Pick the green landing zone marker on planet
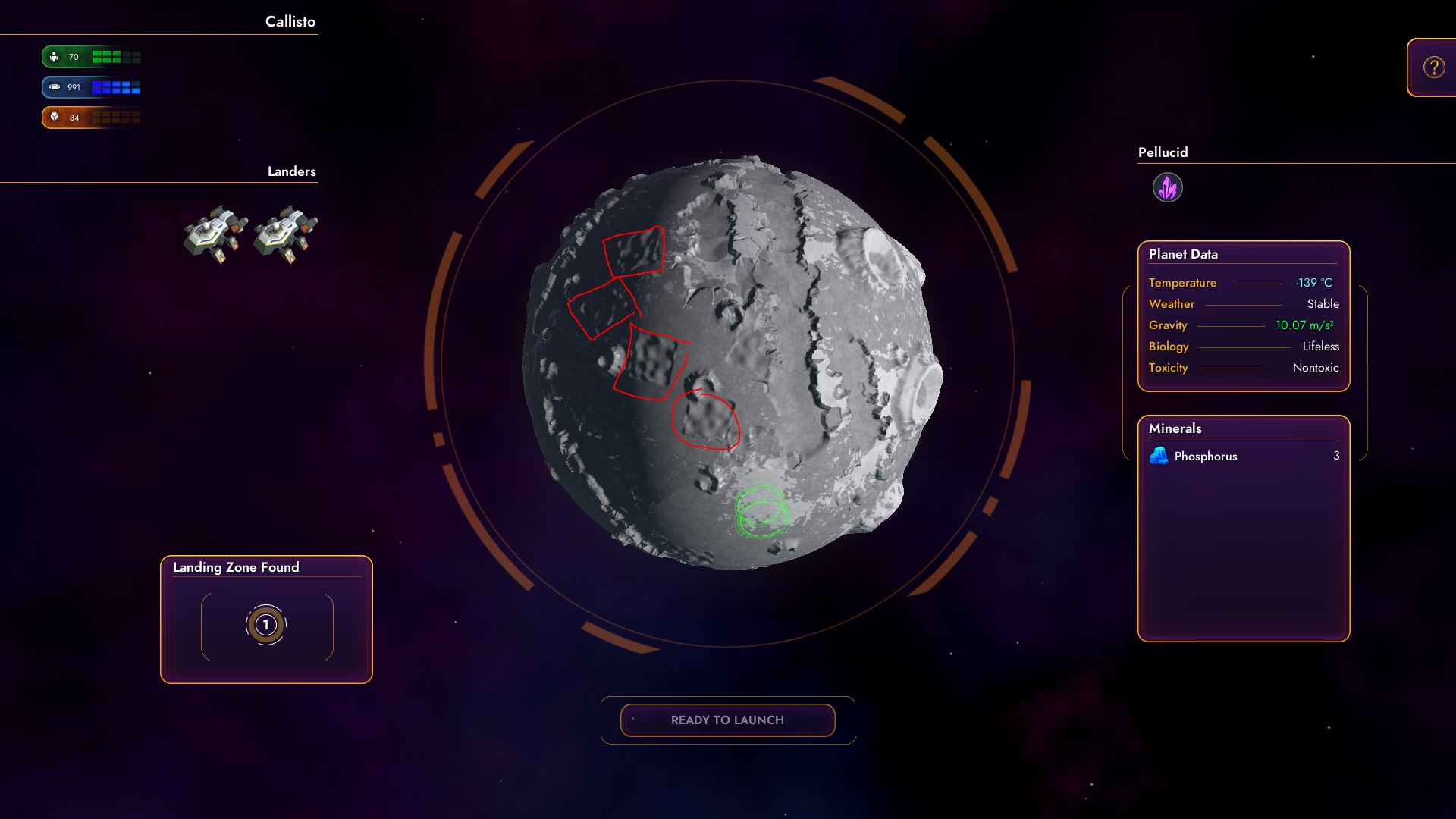This screenshot has width=1456, height=819. coord(761,513)
